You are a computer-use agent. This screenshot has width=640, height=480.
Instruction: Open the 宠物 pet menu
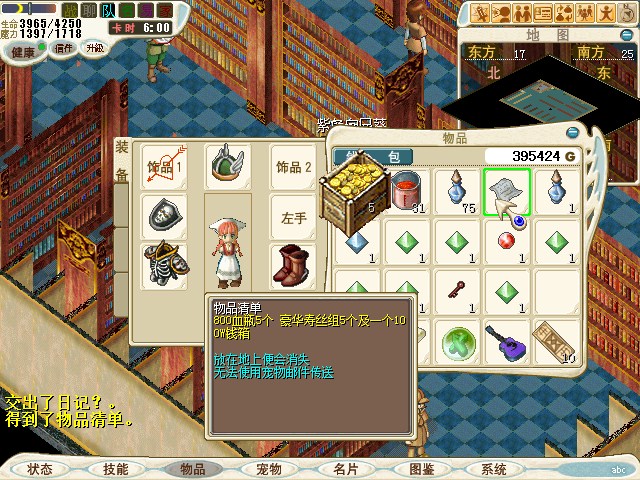(x=268, y=468)
